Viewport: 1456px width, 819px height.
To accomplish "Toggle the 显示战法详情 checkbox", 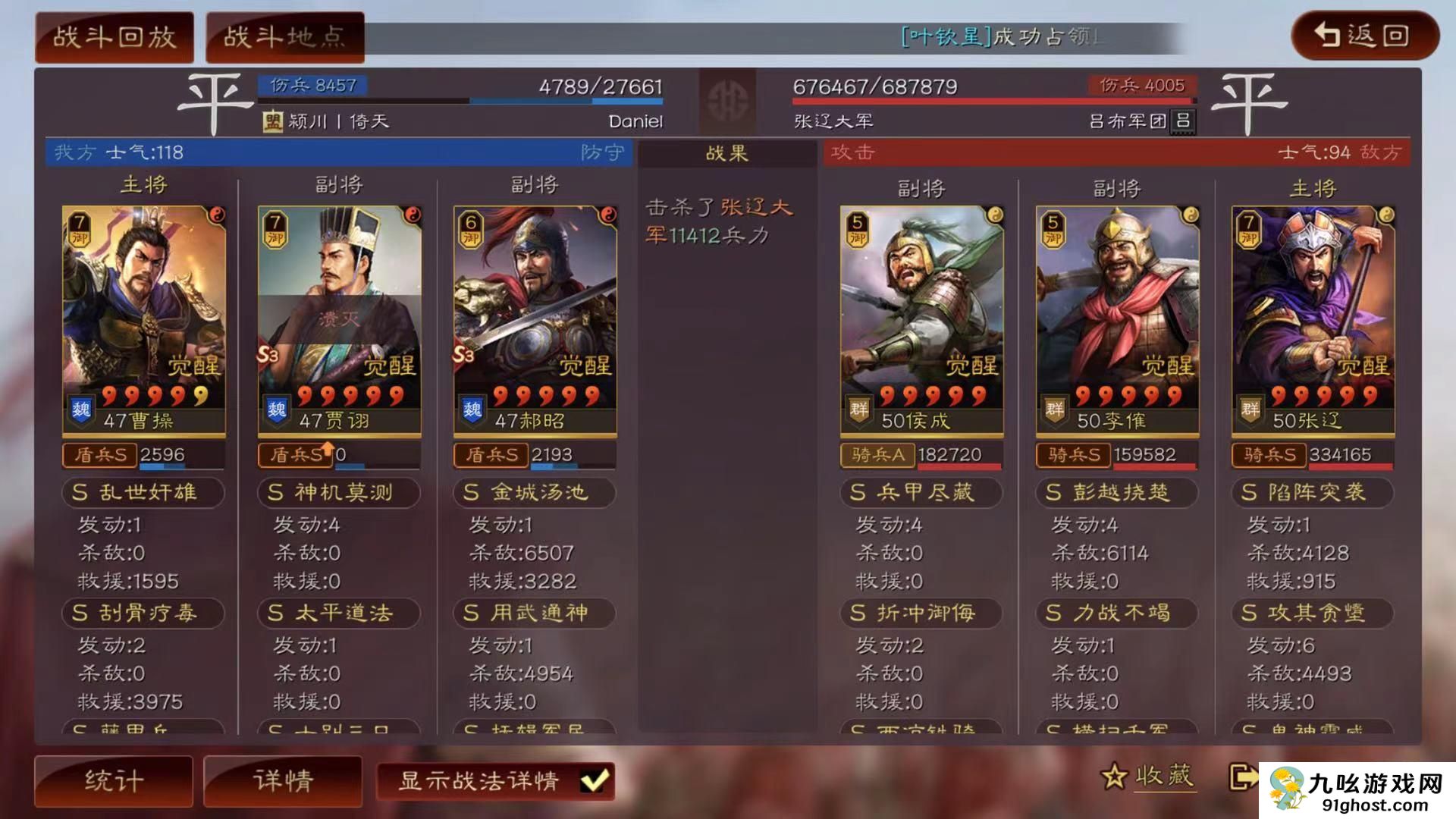I will tap(593, 780).
